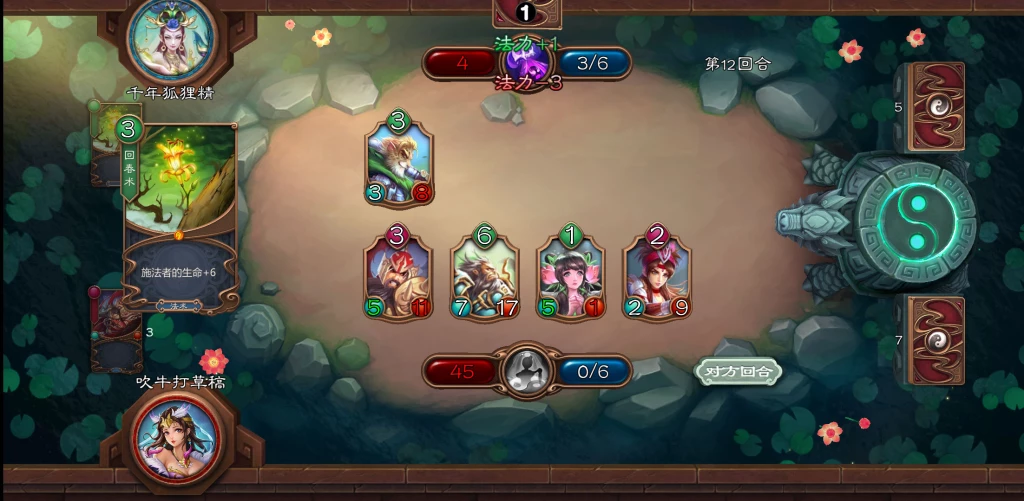Click the opponent's purple mana orb
Image resolution: width=1024 pixels, height=501 pixels.
pos(527,62)
